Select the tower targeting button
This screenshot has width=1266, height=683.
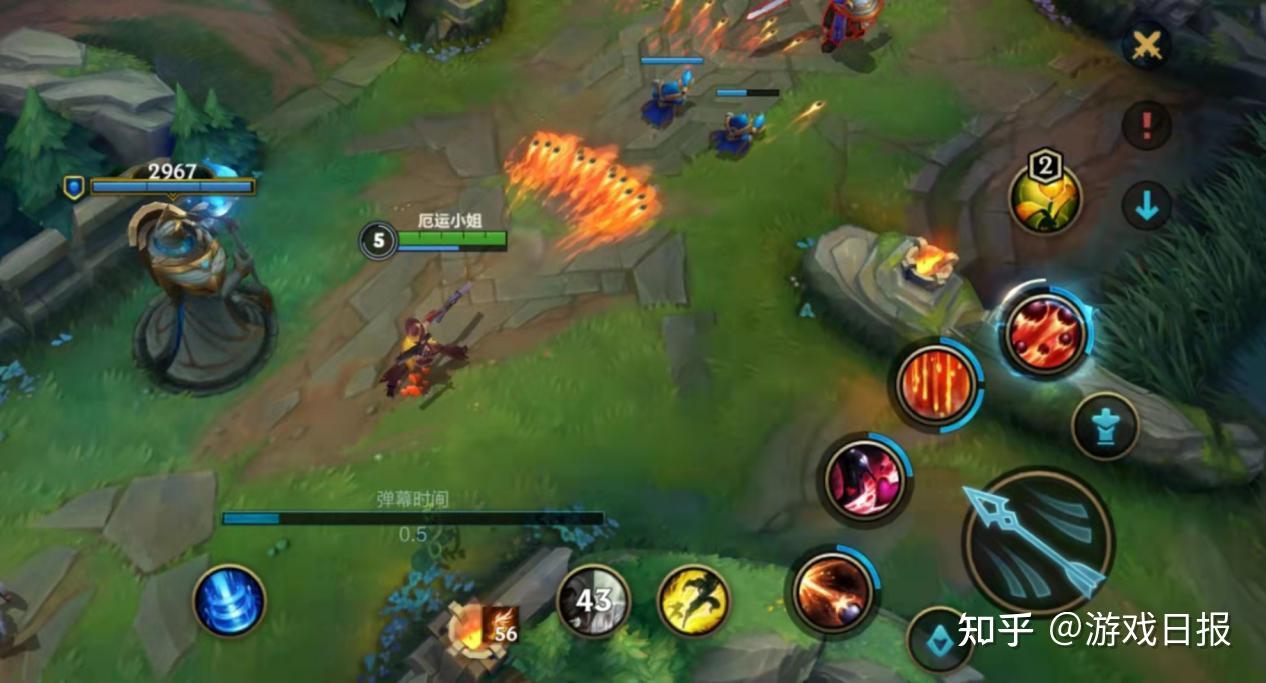[1104, 427]
